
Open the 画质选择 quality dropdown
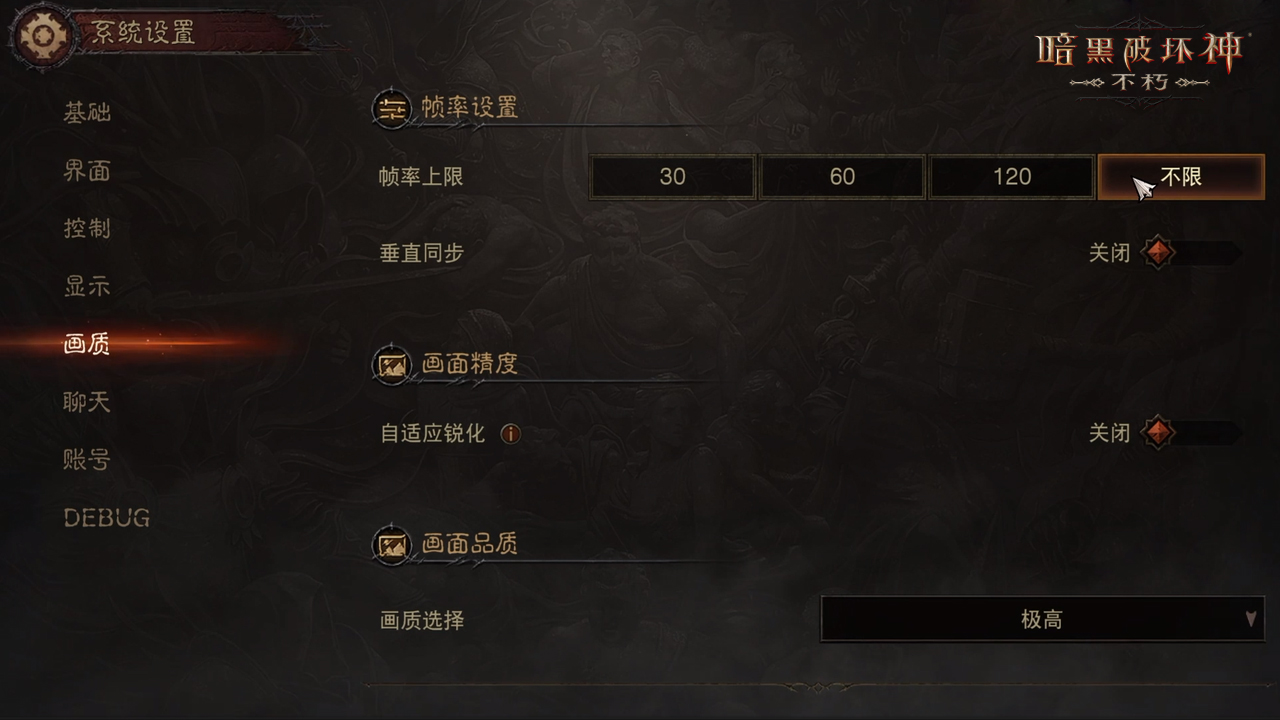tap(1041, 619)
